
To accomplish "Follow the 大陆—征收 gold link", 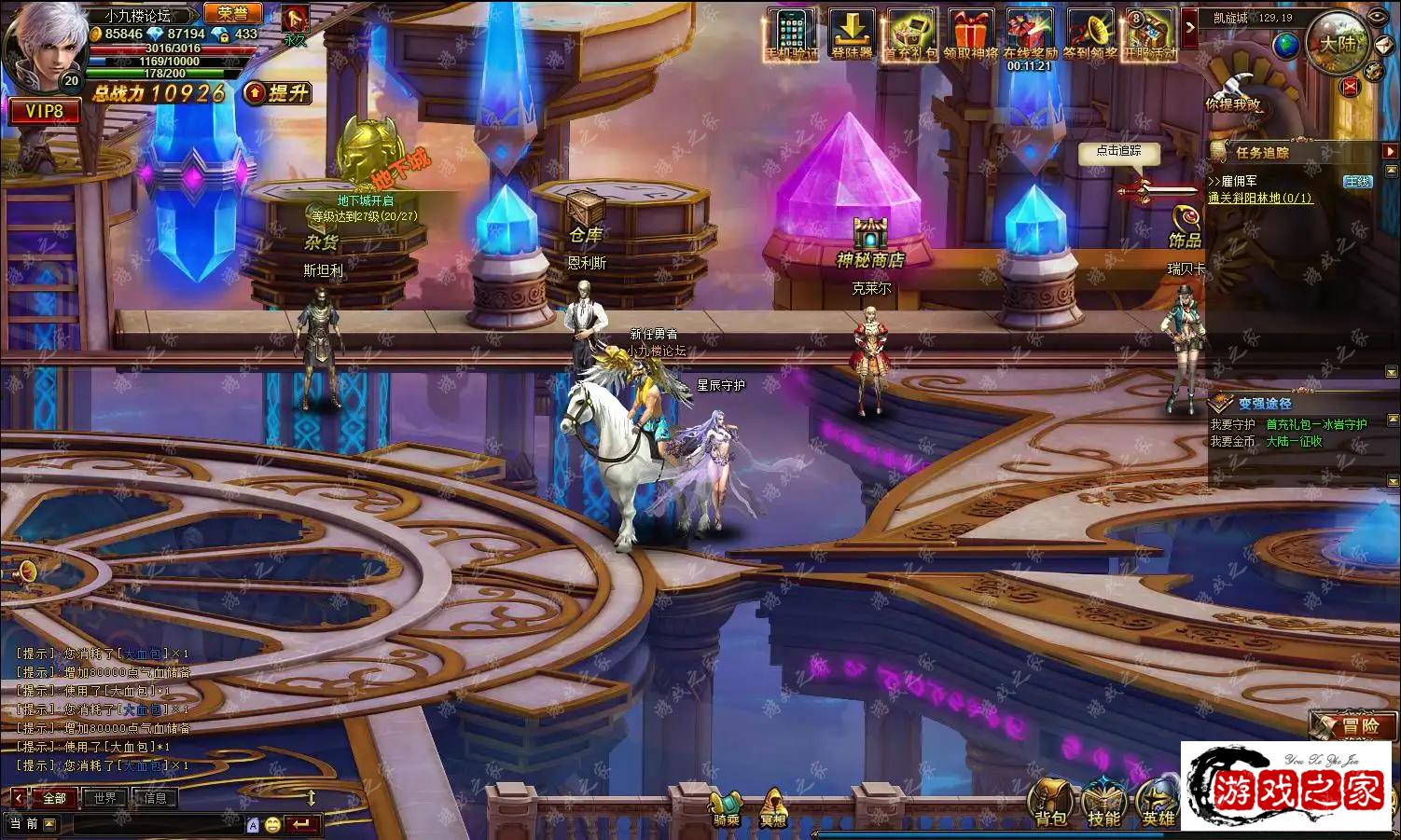I will pyautogui.click(x=1294, y=441).
